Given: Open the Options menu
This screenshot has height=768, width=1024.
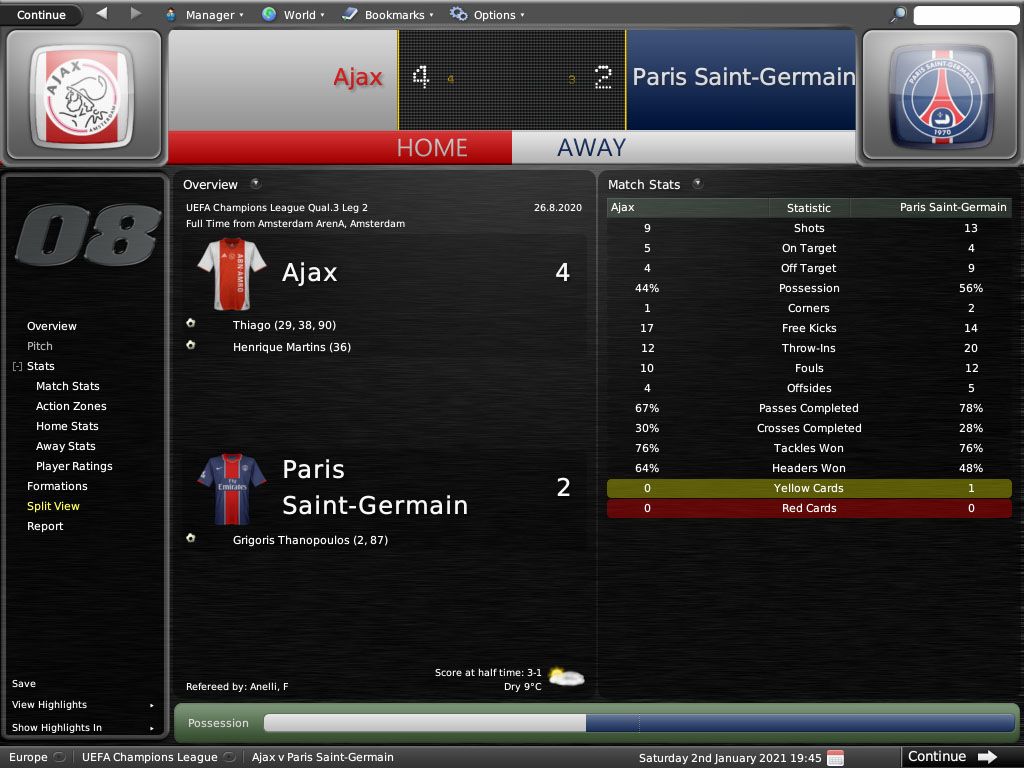Looking at the screenshot, I should click(x=487, y=15).
